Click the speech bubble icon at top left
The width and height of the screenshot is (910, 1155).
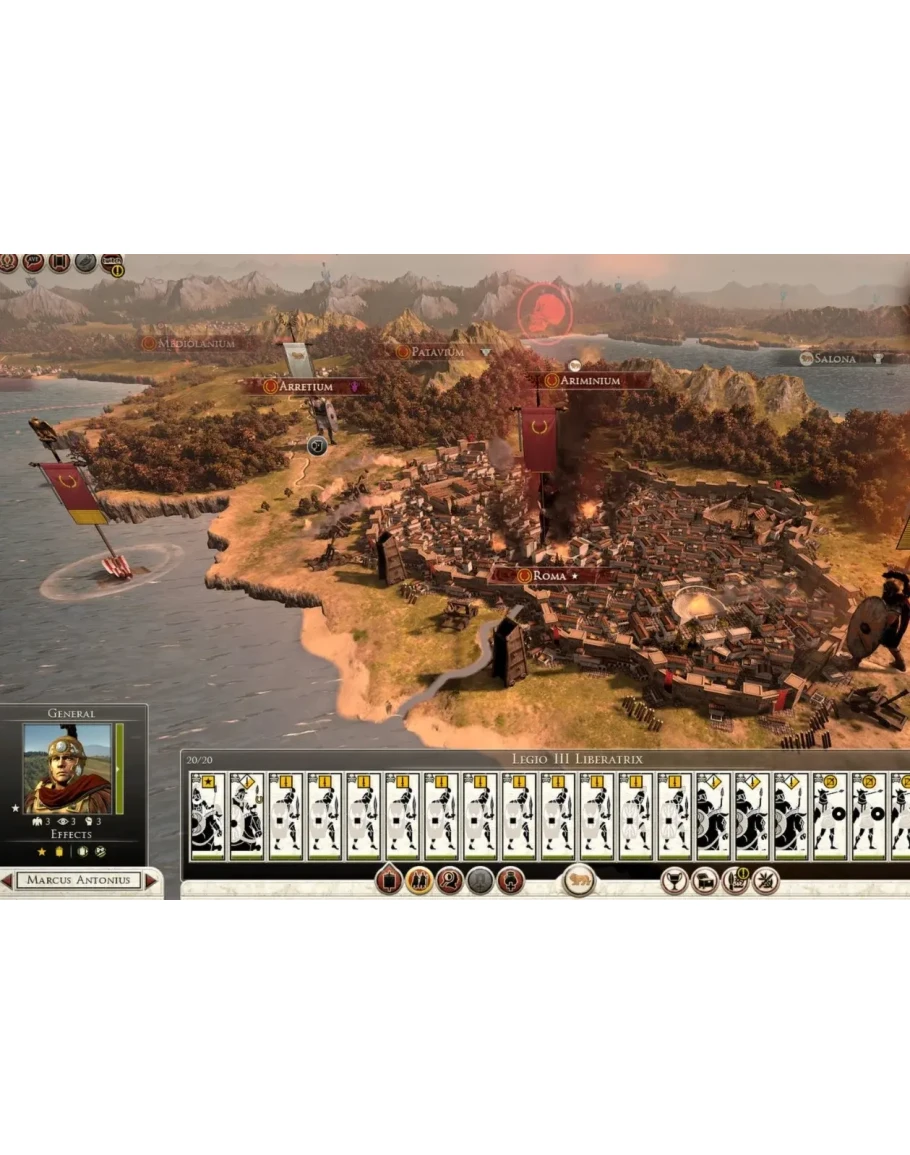[33, 262]
